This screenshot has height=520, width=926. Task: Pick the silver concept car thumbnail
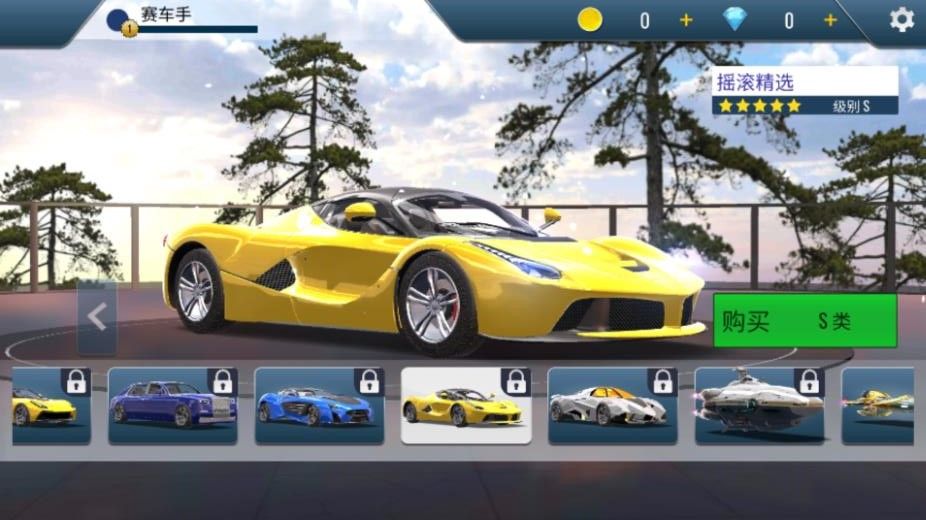point(612,405)
